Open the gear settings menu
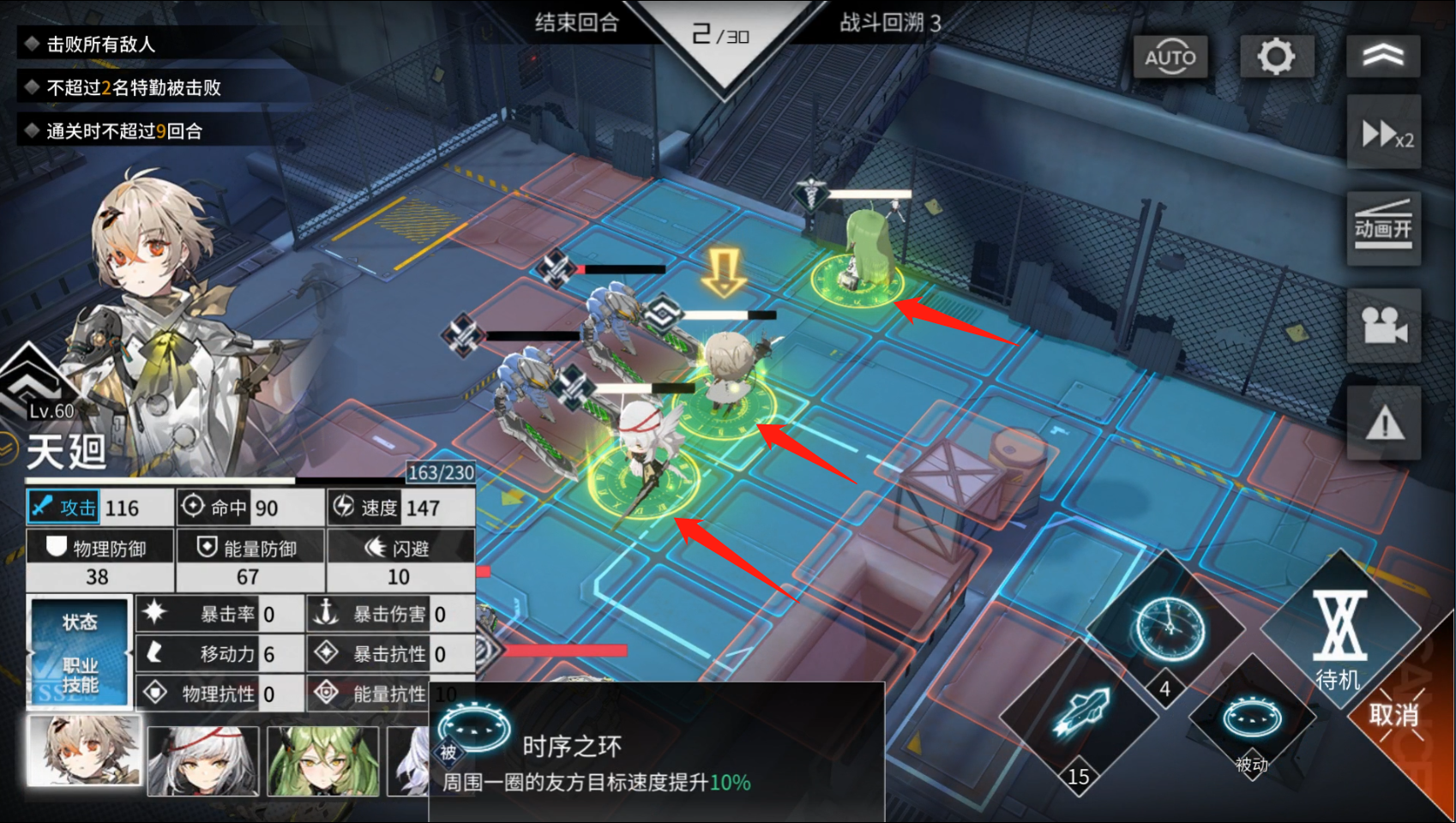 [x=1276, y=57]
